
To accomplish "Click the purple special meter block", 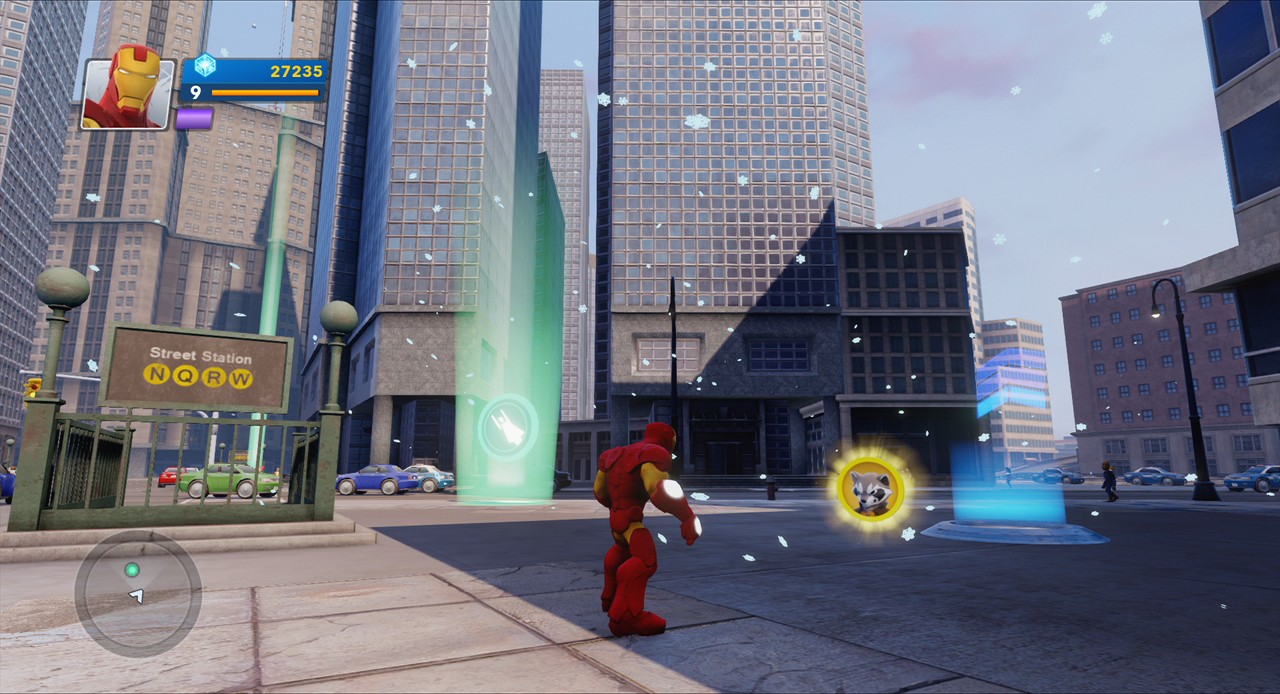I will click(194, 118).
